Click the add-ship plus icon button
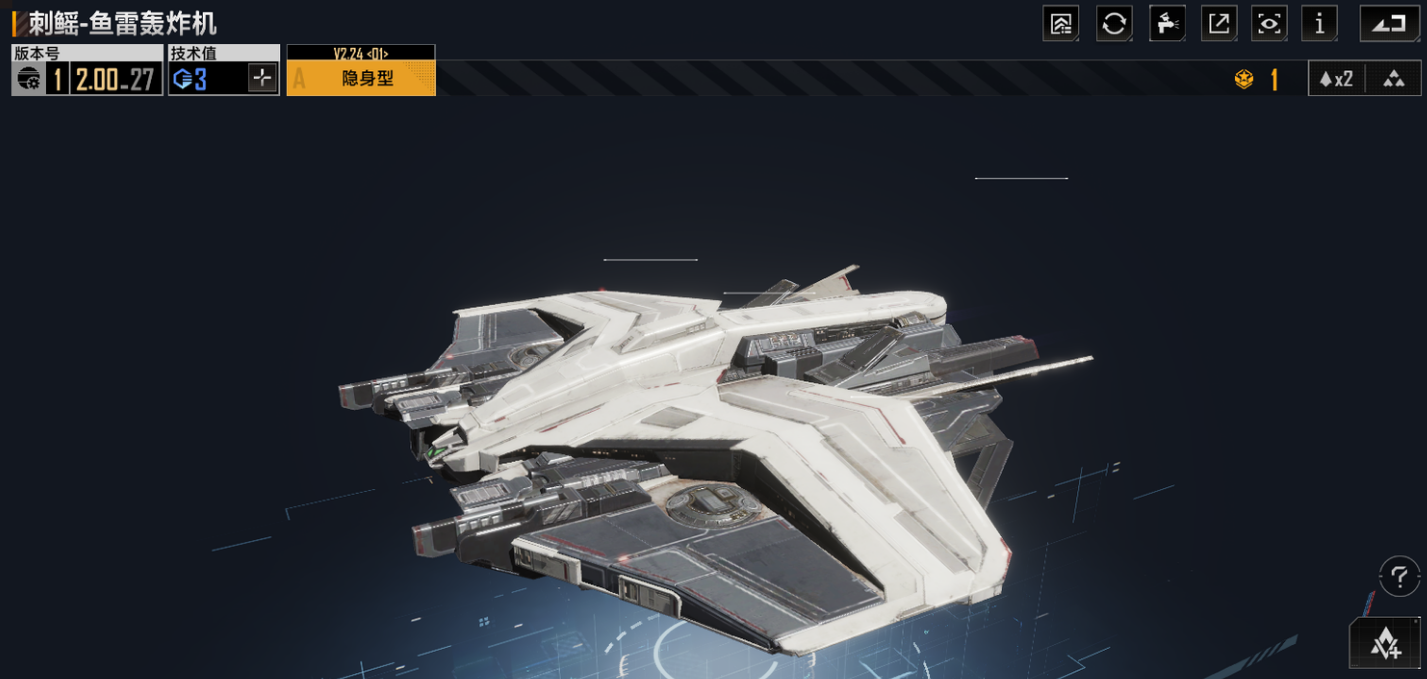 pyautogui.click(x=1385, y=643)
